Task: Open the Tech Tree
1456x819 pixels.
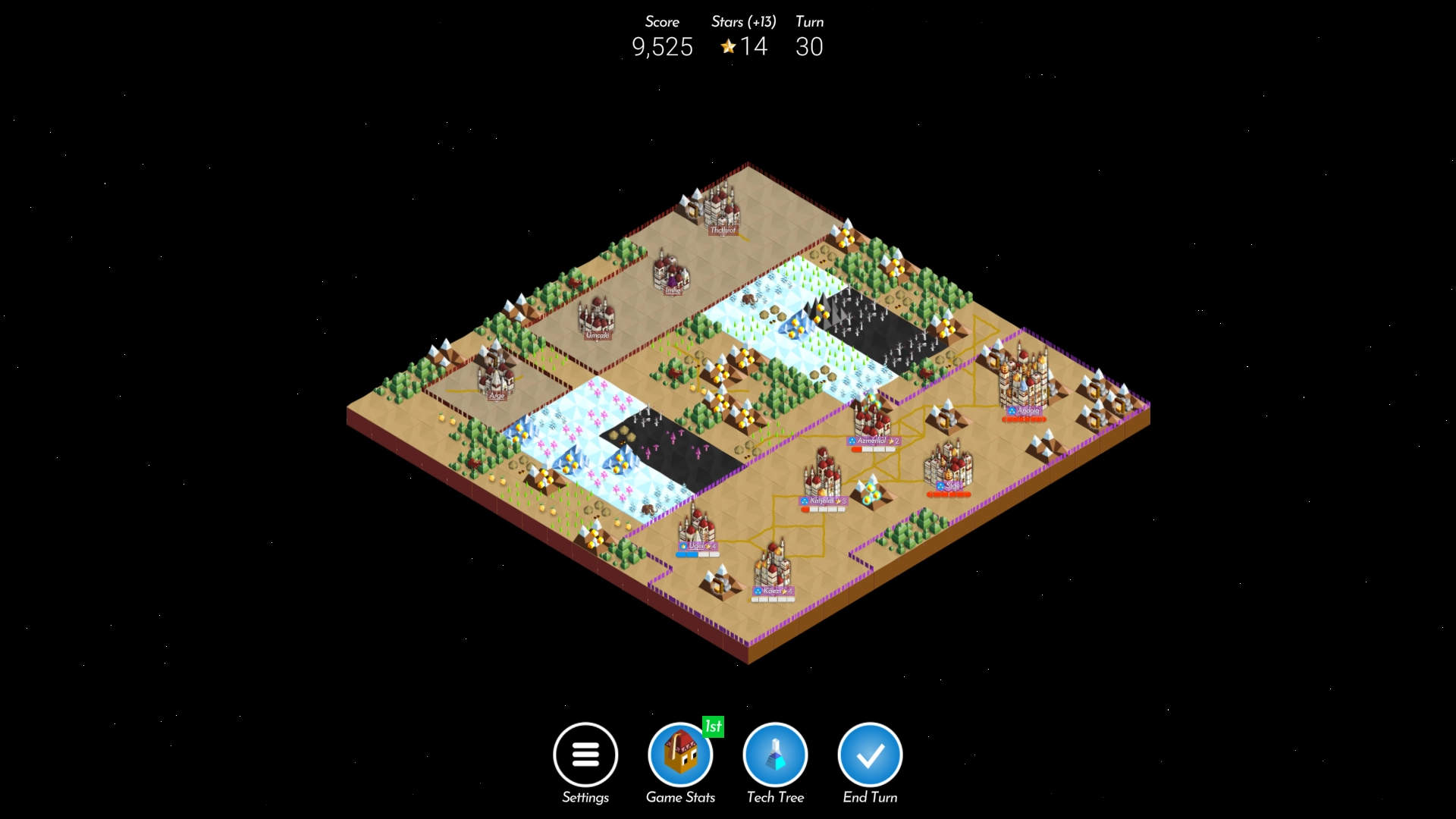Action: coord(775,755)
